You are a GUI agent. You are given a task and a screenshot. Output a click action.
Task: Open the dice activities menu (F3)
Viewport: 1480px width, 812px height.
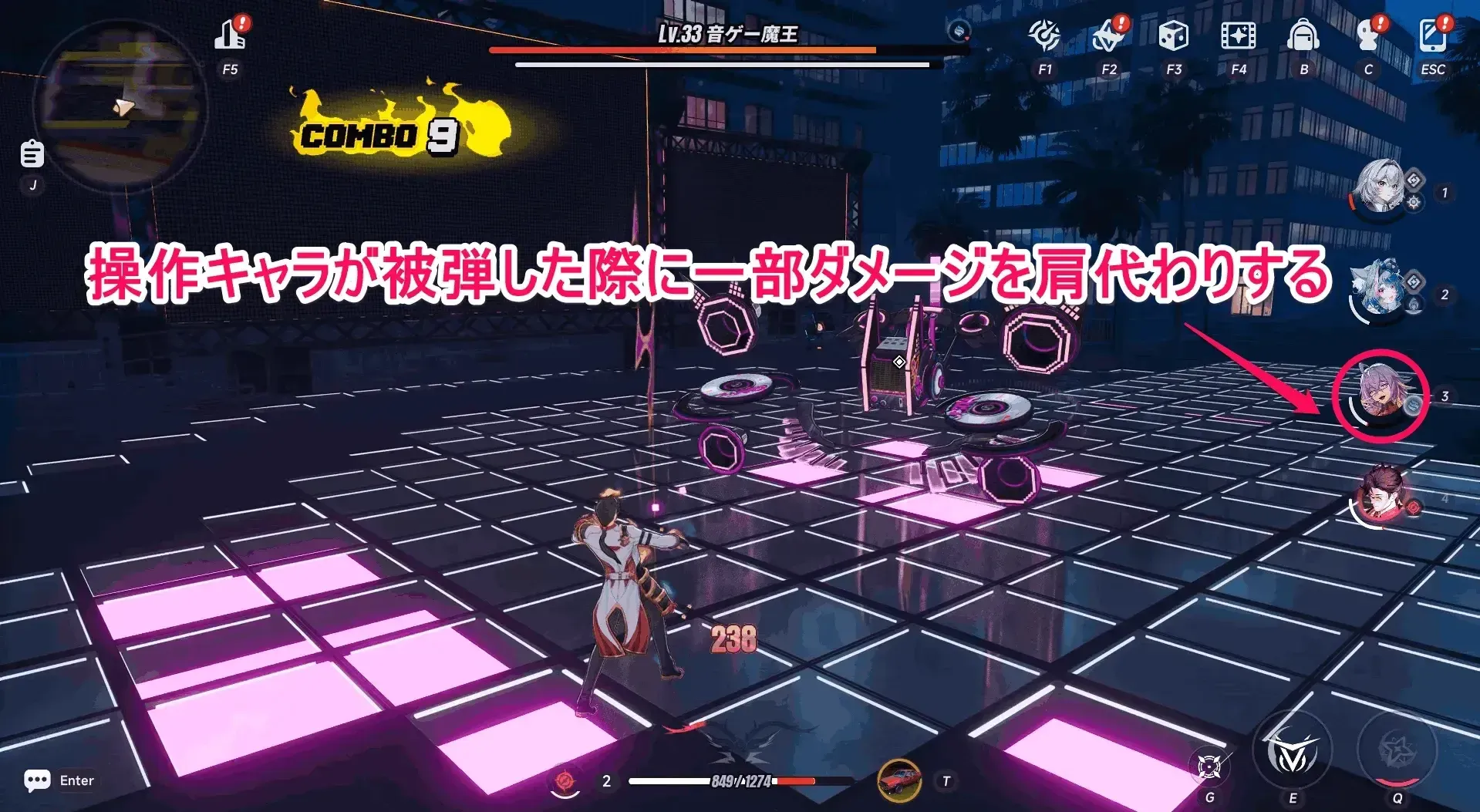pyautogui.click(x=1174, y=35)
